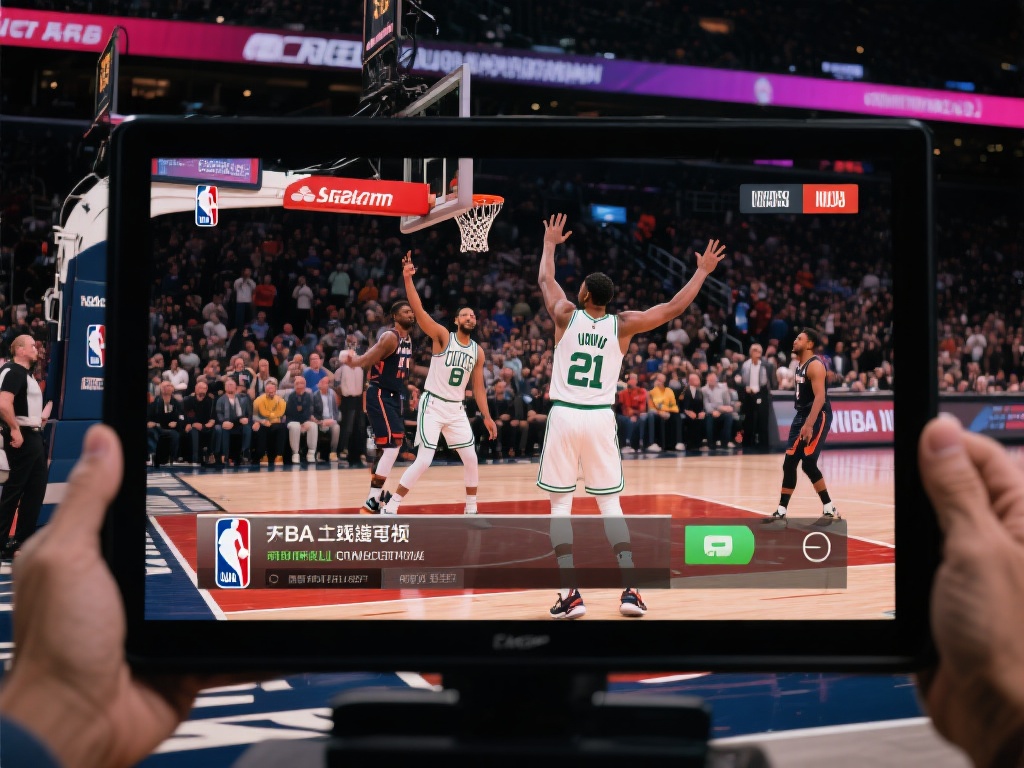Click the small NBA logo watermark at top left
Image resolution: width=1024 pixels, height=768 pixels.
click(206, 205)
